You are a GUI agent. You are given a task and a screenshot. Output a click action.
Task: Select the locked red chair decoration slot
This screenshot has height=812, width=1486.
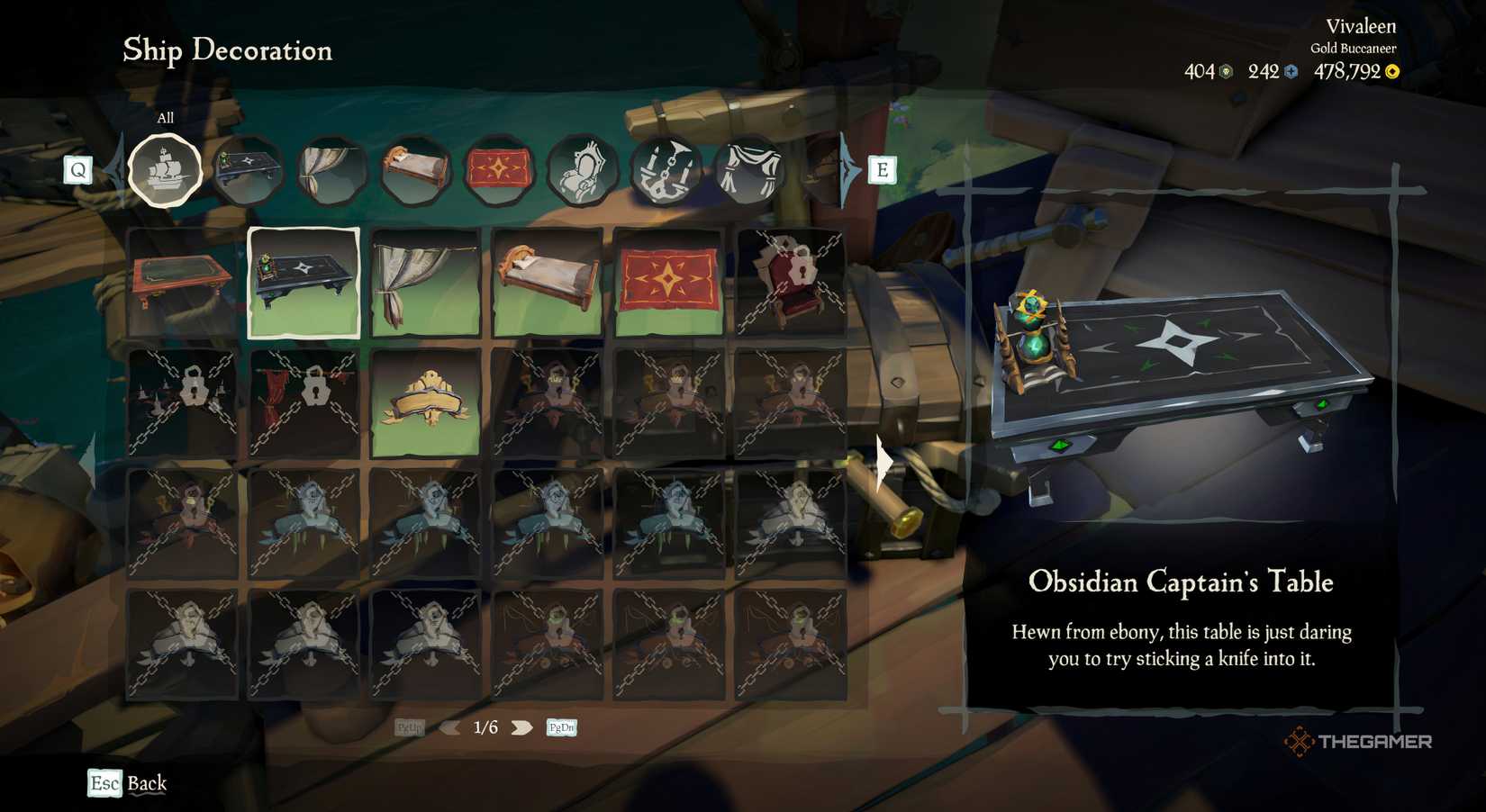pos(790,282)
